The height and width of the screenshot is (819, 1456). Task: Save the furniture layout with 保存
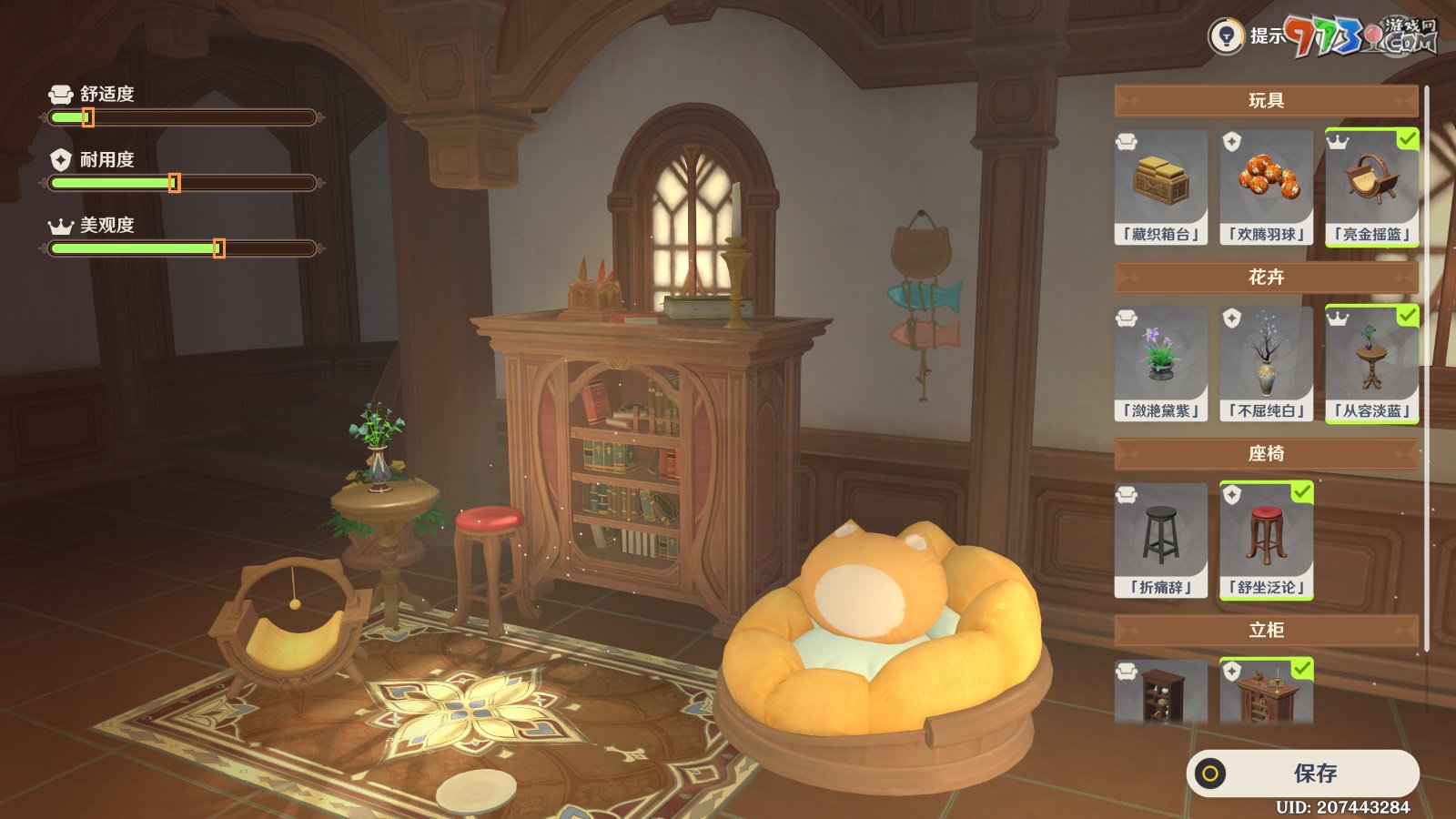(1303, 773)
